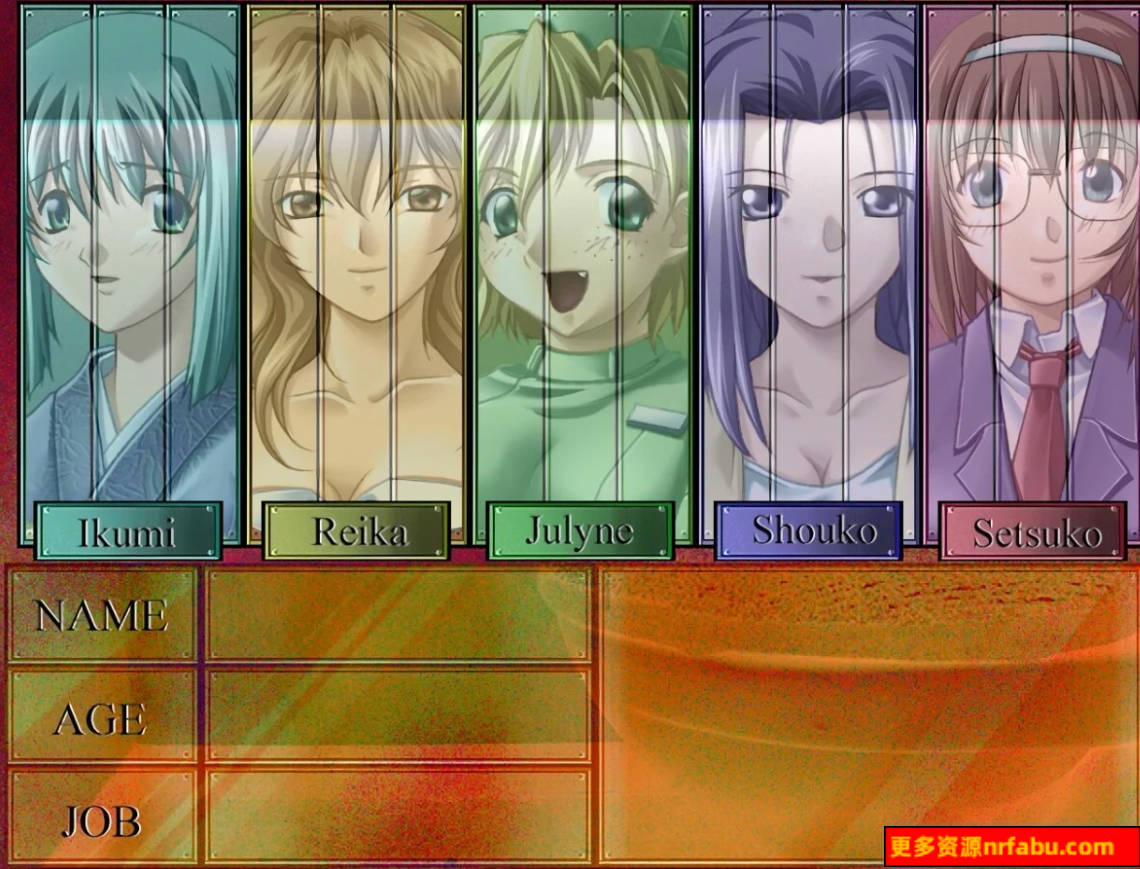Select the Ikumi name plate
Screen dimensions: 1140x869
click(128, 531)
